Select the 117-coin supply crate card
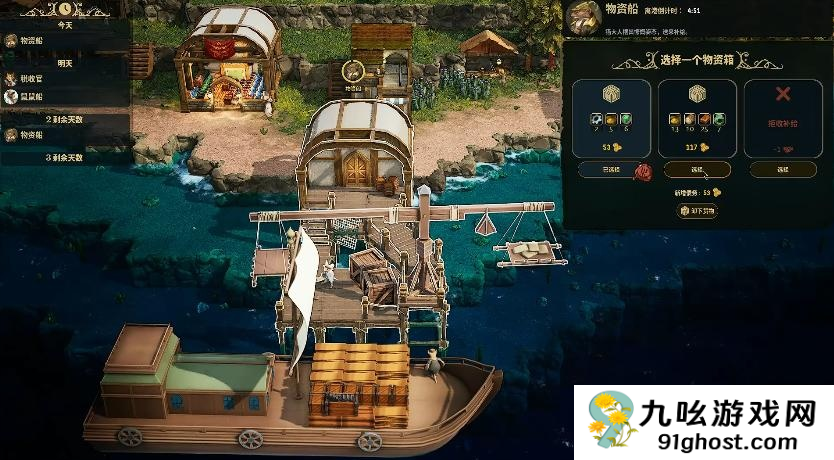 pyautogui.click(x=696, y=118)
